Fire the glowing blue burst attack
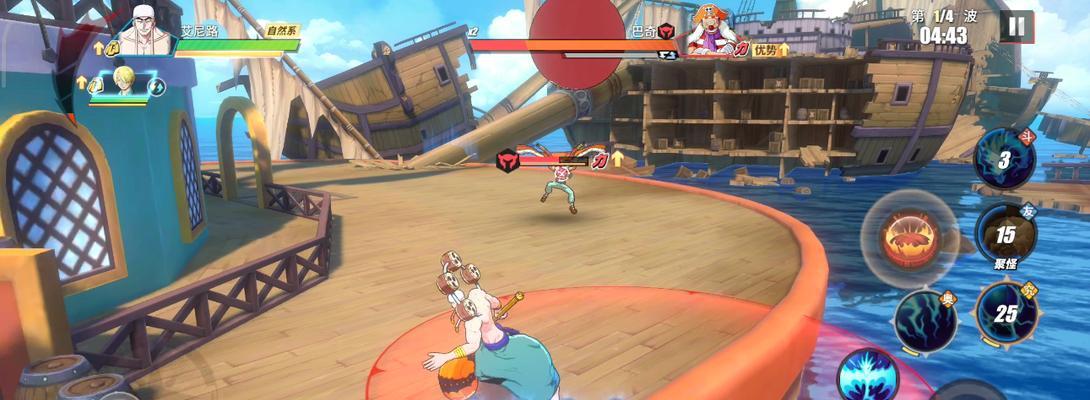The image size is (1090, 400). pos(866,376)
